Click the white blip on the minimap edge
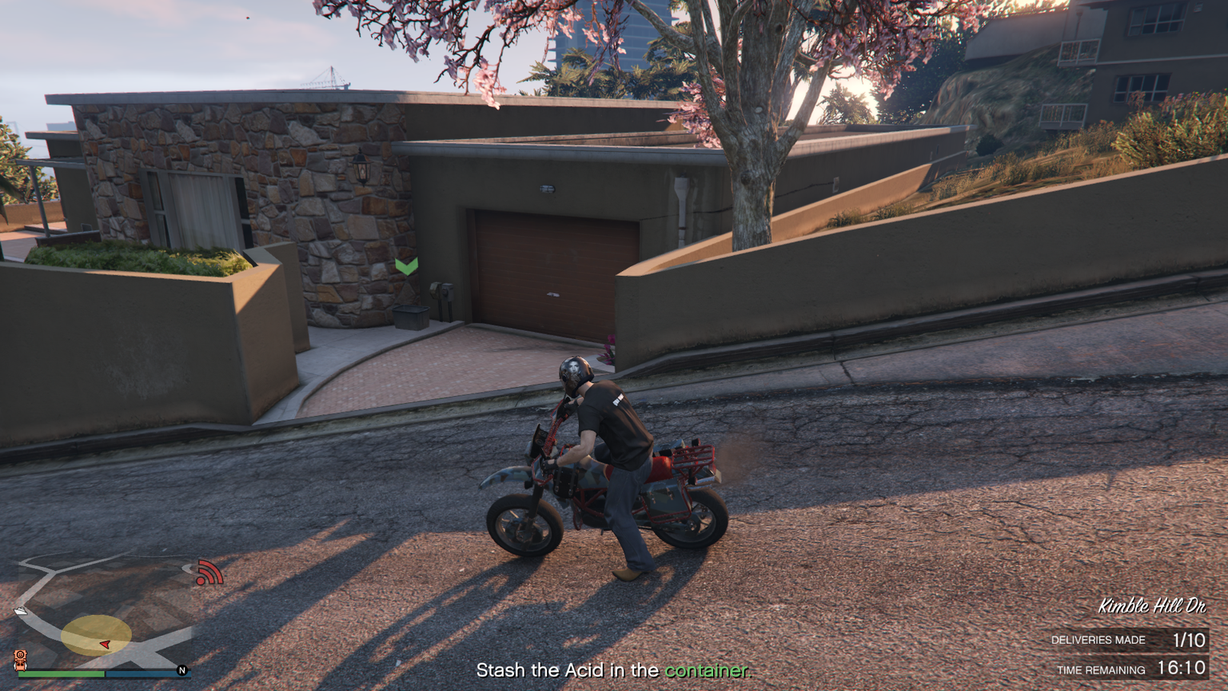 [x=21, y=610]
